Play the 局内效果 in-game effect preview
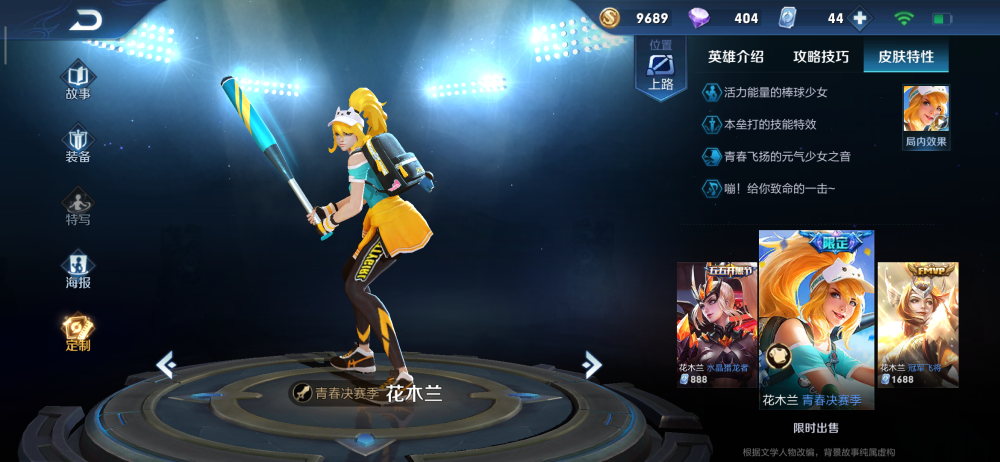The image size is (1000, 462). pos(926,116)
